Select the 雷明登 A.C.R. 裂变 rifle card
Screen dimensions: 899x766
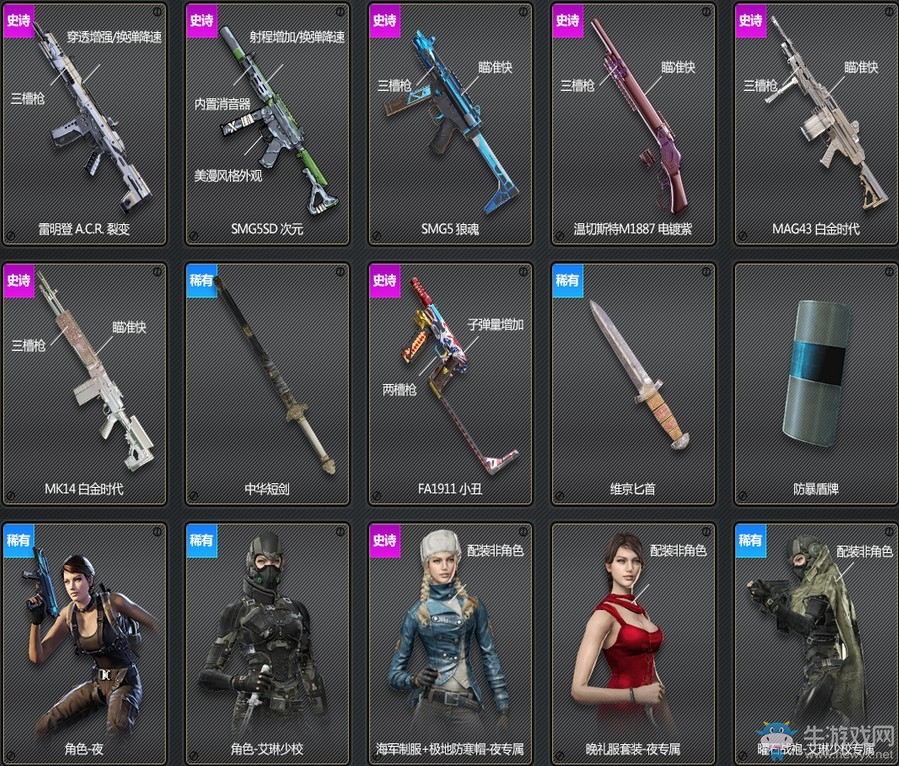click(84, 124)
